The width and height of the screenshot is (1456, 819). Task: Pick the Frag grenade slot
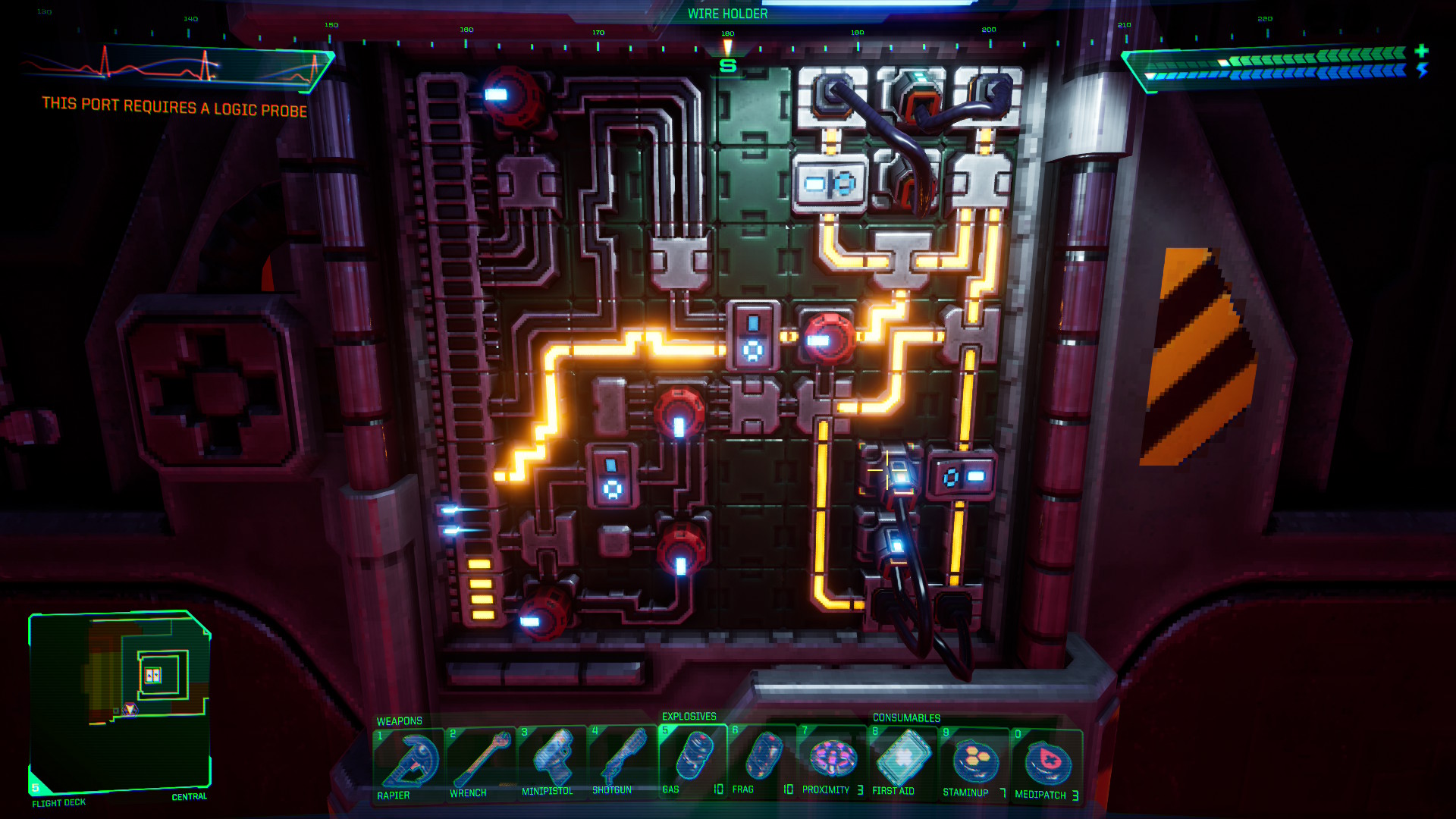click(x=763, y=759)
